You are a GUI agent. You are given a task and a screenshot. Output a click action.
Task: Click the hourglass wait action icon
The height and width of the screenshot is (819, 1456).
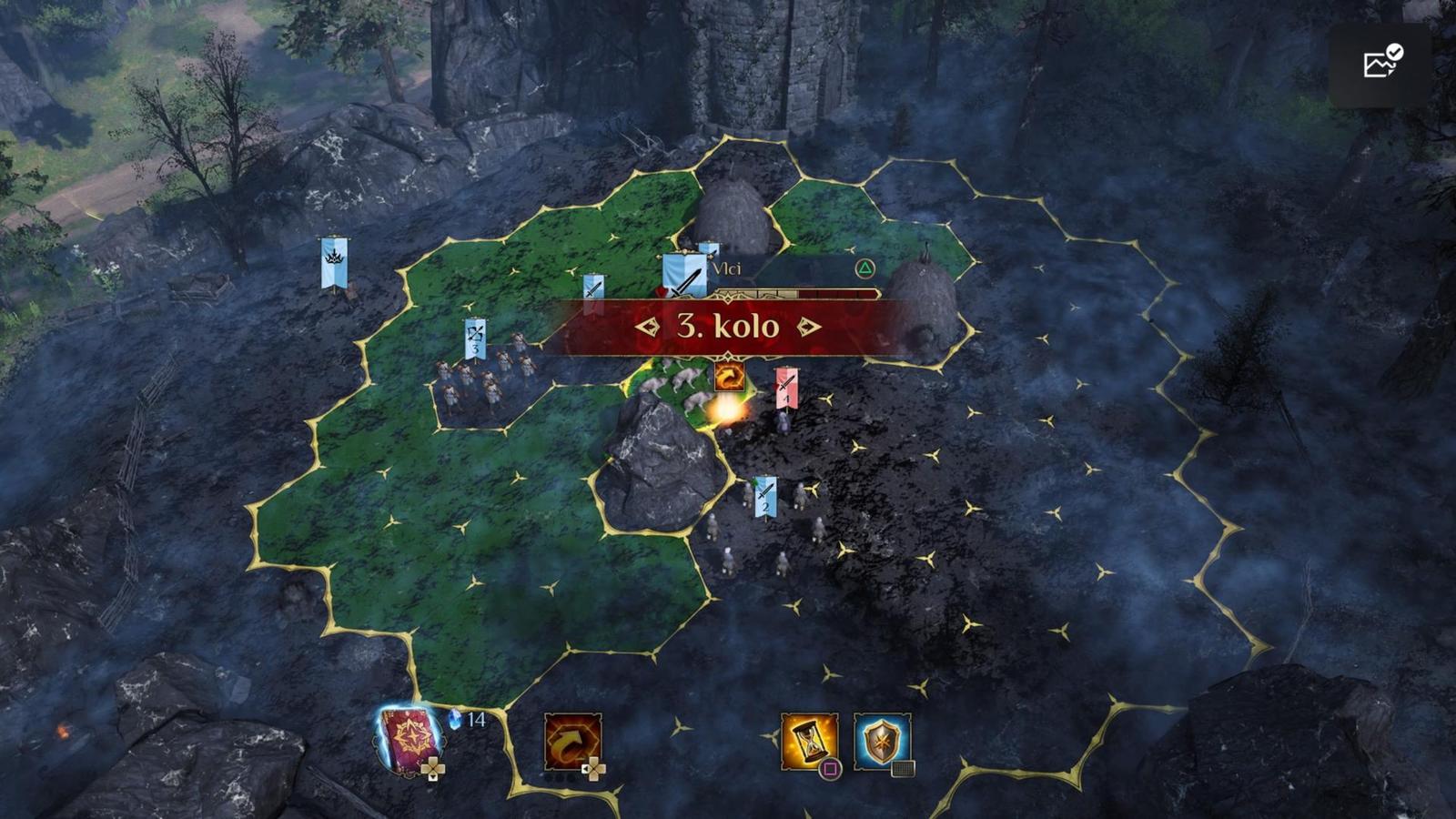[x=810, y=739]
